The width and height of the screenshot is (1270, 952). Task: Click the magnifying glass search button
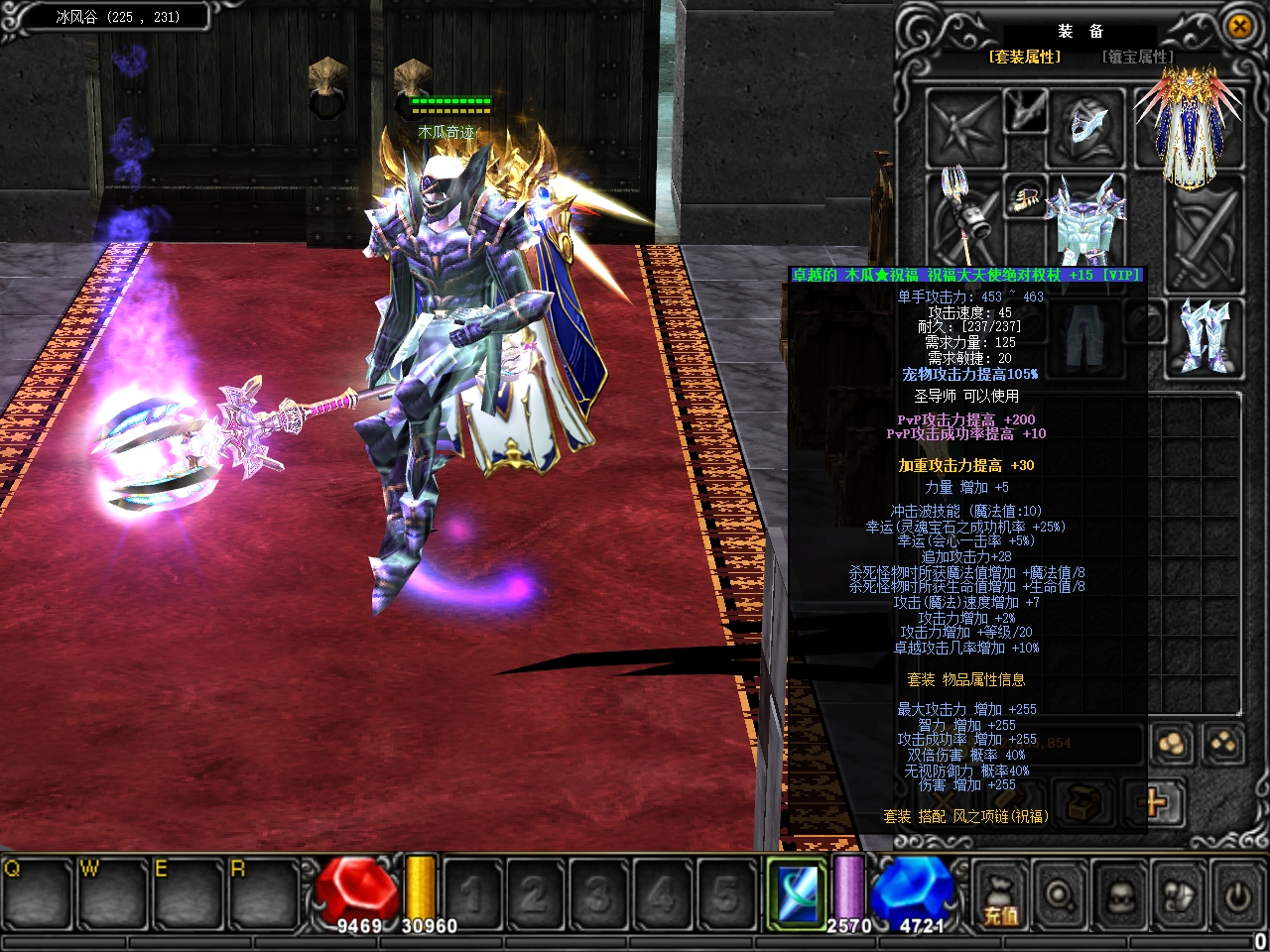pos(1060,897)
